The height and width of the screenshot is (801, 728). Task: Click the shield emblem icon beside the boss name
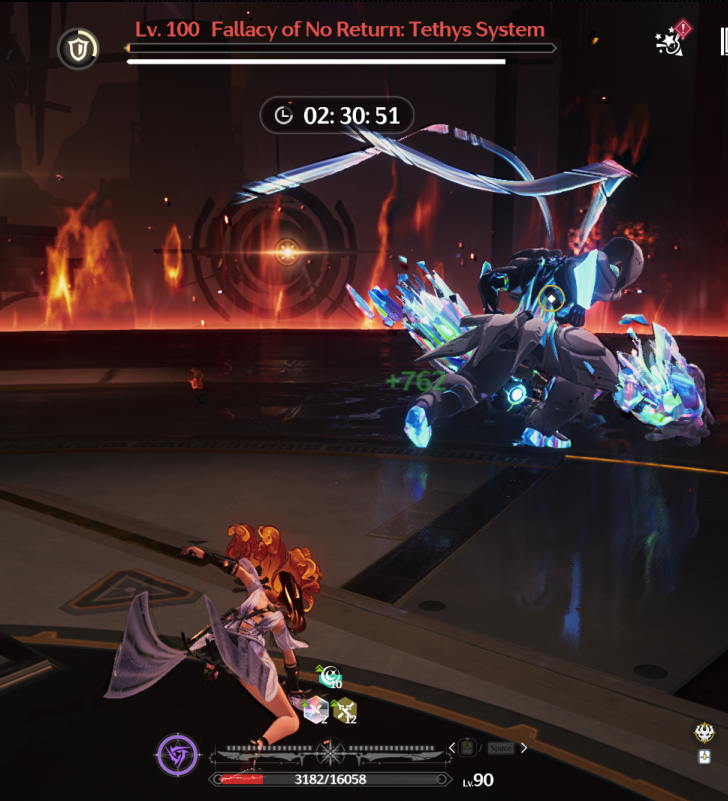pyautogui.click(x=78, y=48)
